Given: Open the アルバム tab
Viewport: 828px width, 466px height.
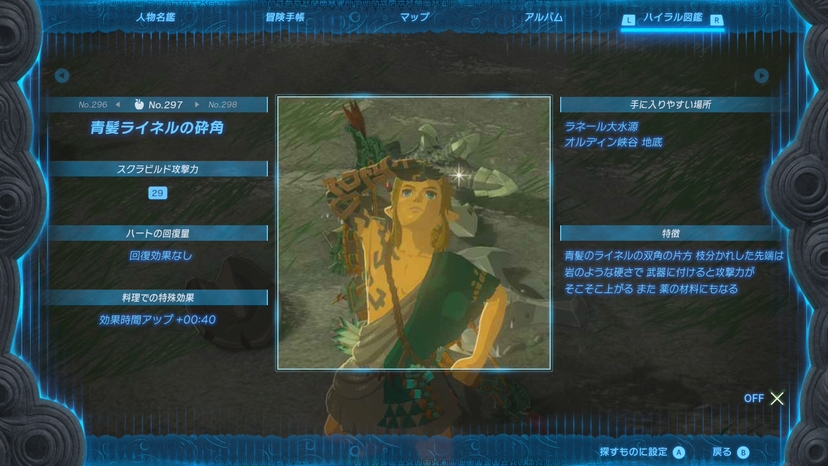Looking at the screenshot, I should pyautogui.click(x=544, y=17).
